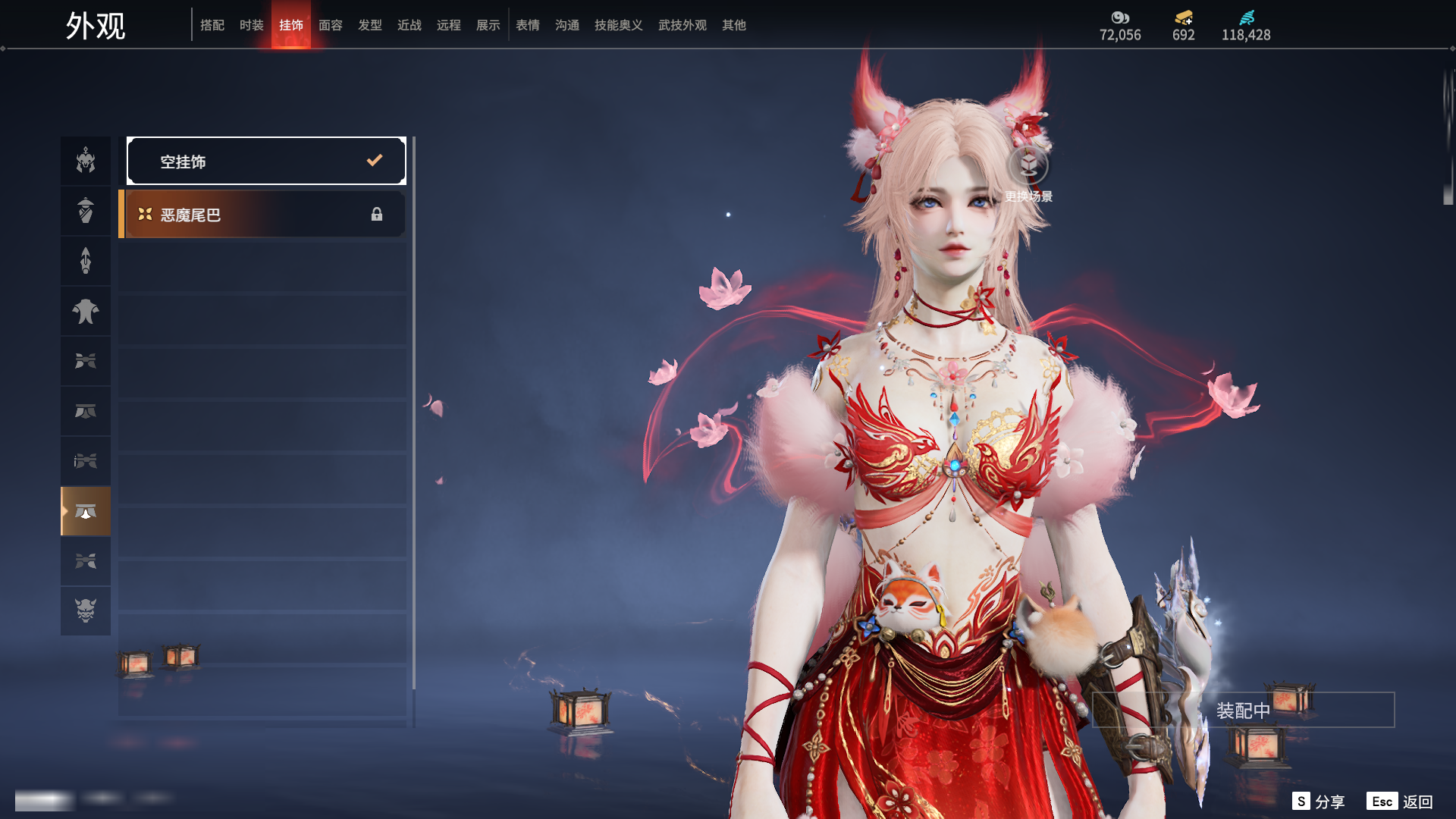
Task: Choose the helmet accessory category icon
Action: pos(86,161)
